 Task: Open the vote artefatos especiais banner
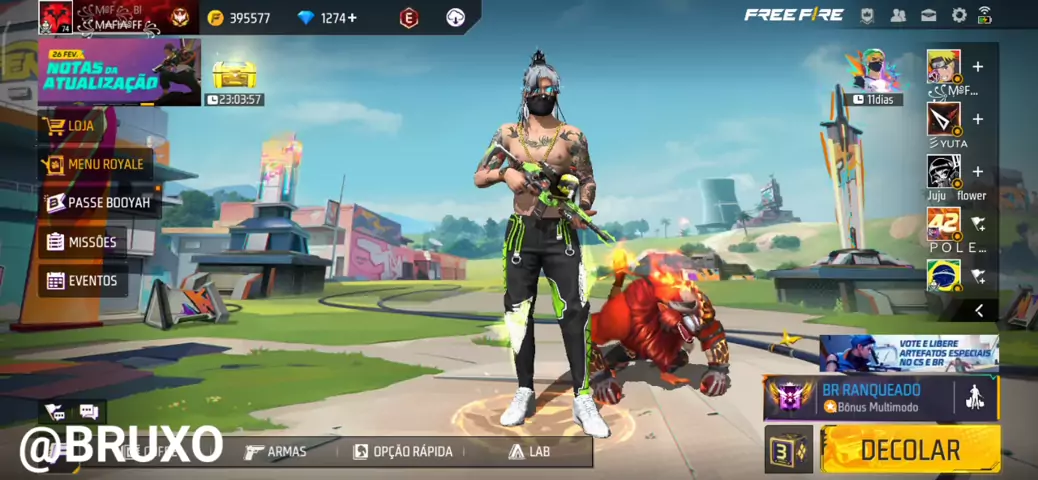tap(908, 353)
